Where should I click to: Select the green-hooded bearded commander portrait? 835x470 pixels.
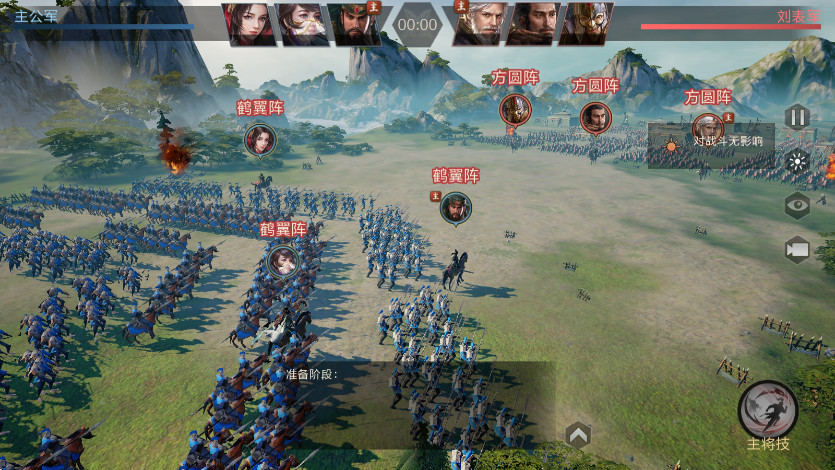coord(355,24)
